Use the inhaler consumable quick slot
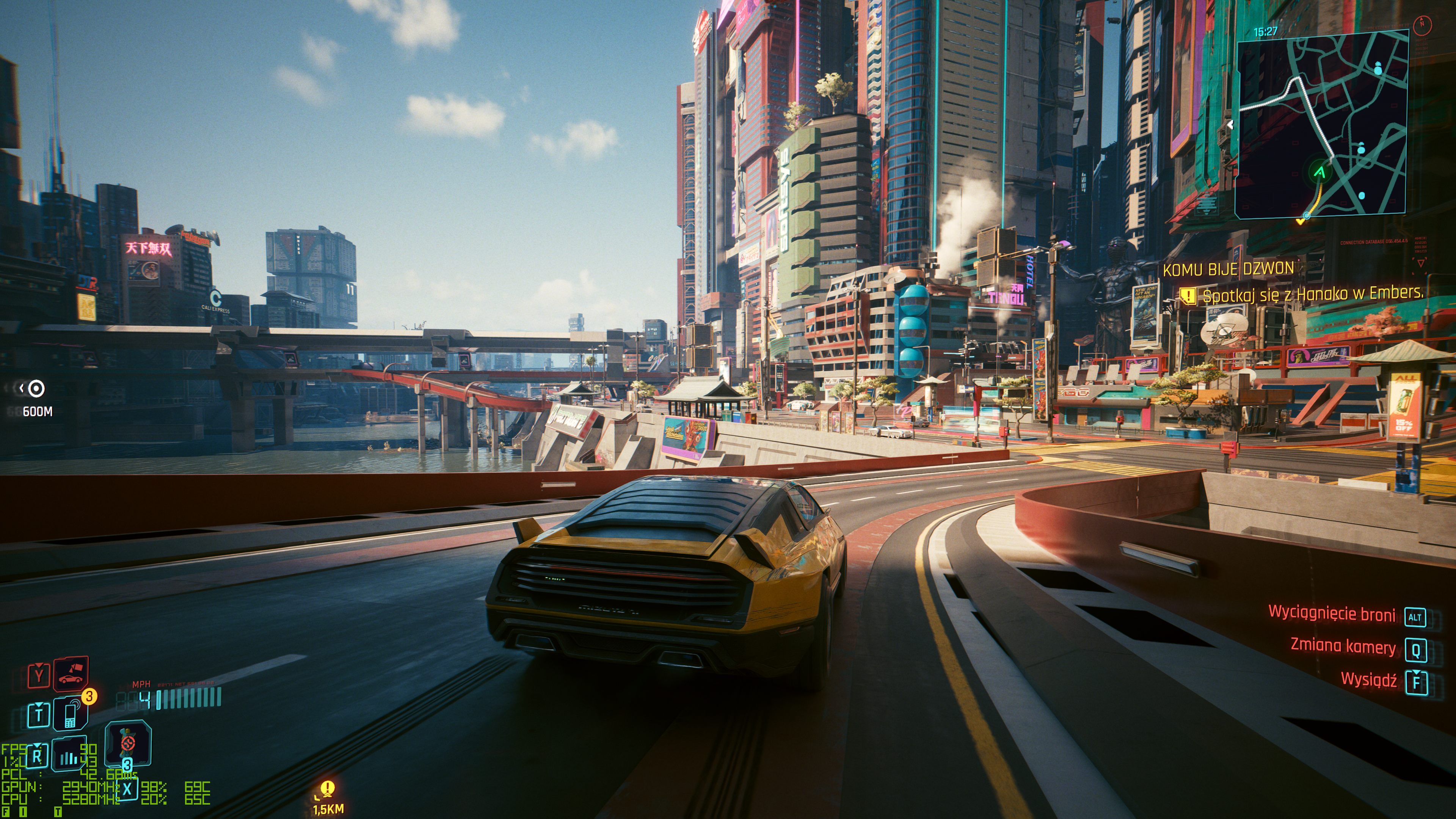This screenshot has height=819, width=1456. [x=128, y=743]
